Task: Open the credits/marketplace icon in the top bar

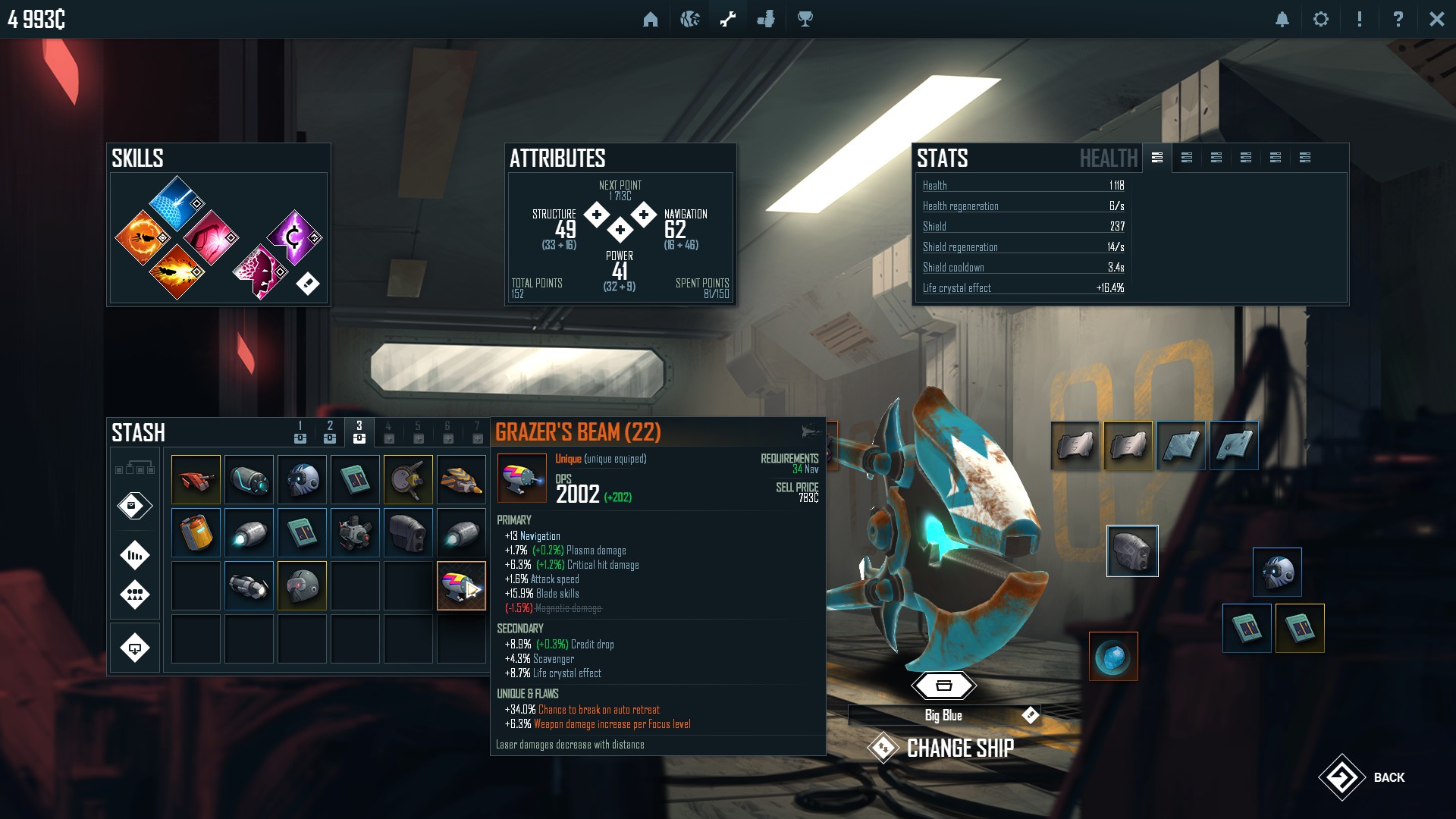Action: 766,19
